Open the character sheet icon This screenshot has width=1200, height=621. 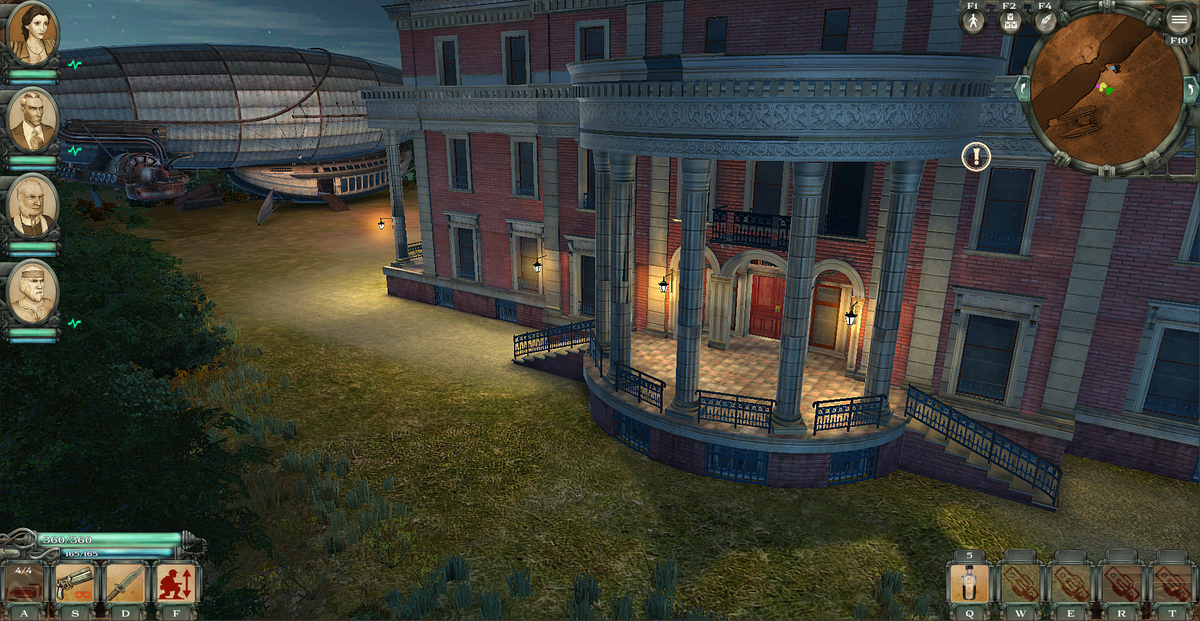[972, 22]
